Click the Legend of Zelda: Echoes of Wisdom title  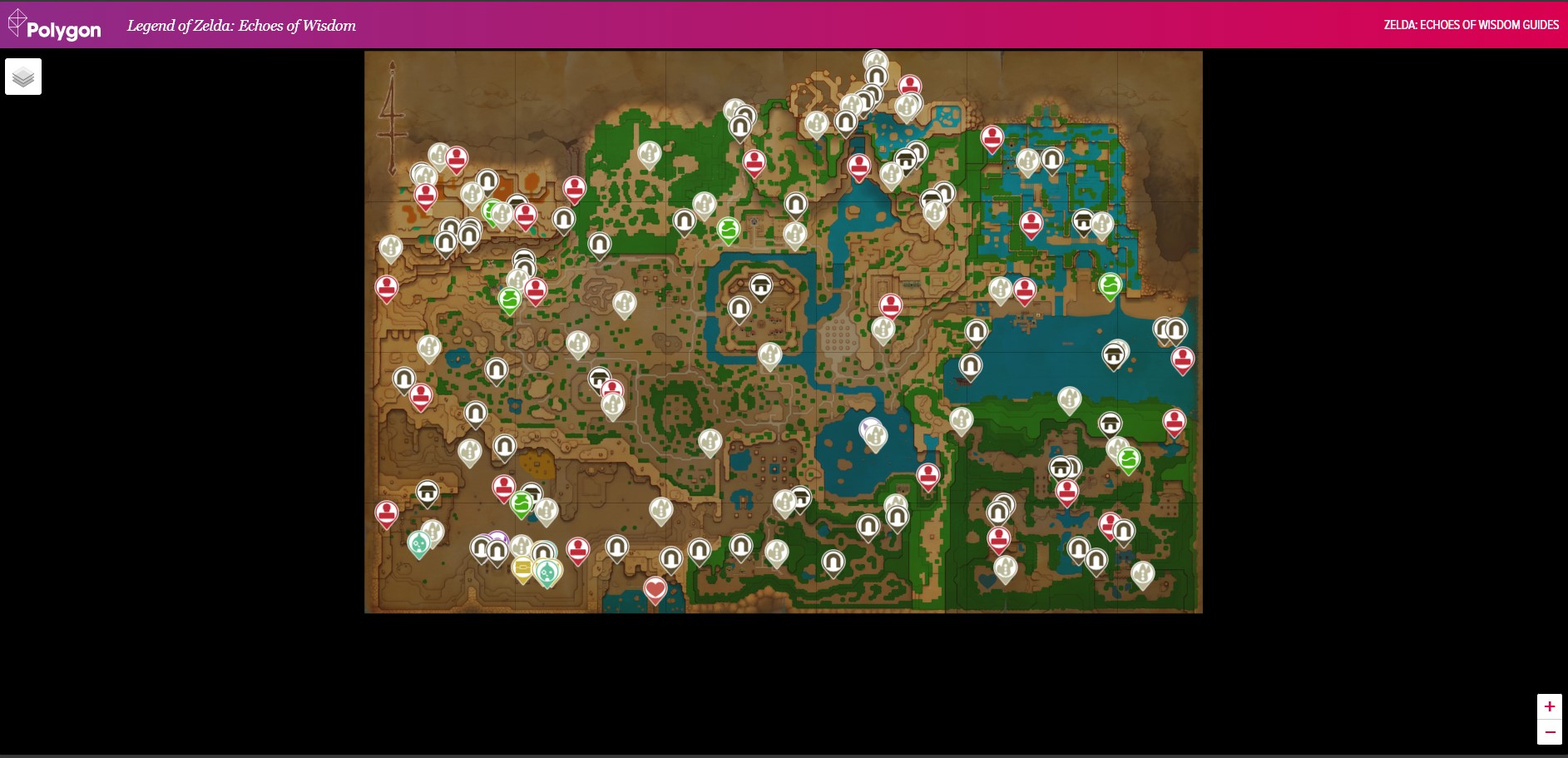pos(241,26)
